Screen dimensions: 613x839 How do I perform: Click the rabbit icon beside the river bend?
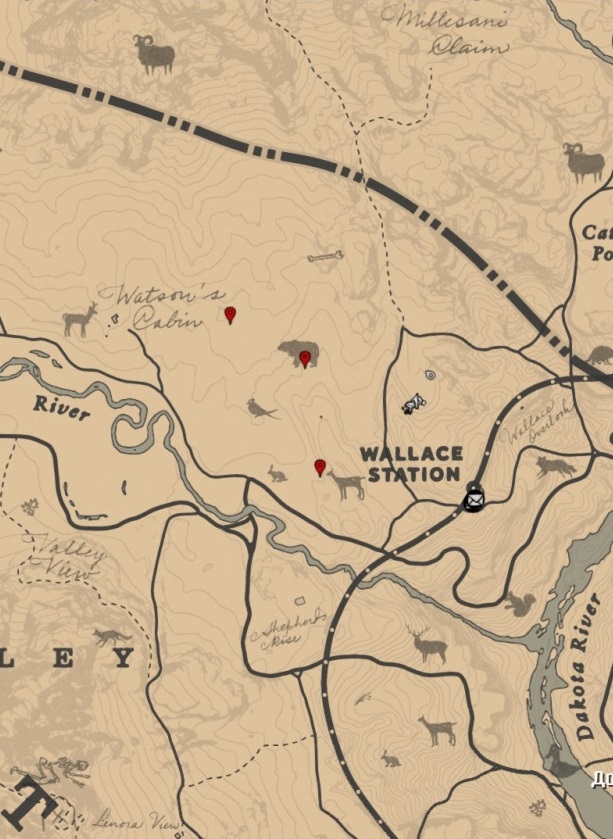[x=277, y=473]
